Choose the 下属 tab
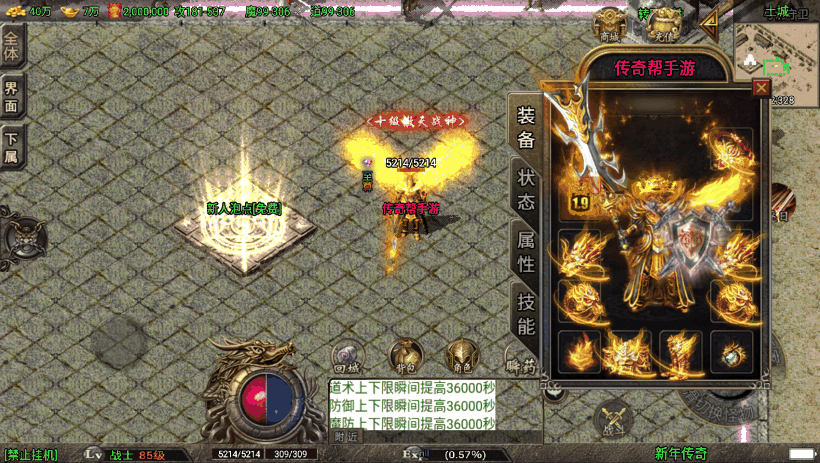The width and height of the screenshot is (820, 463). click(x=12, y=146)
